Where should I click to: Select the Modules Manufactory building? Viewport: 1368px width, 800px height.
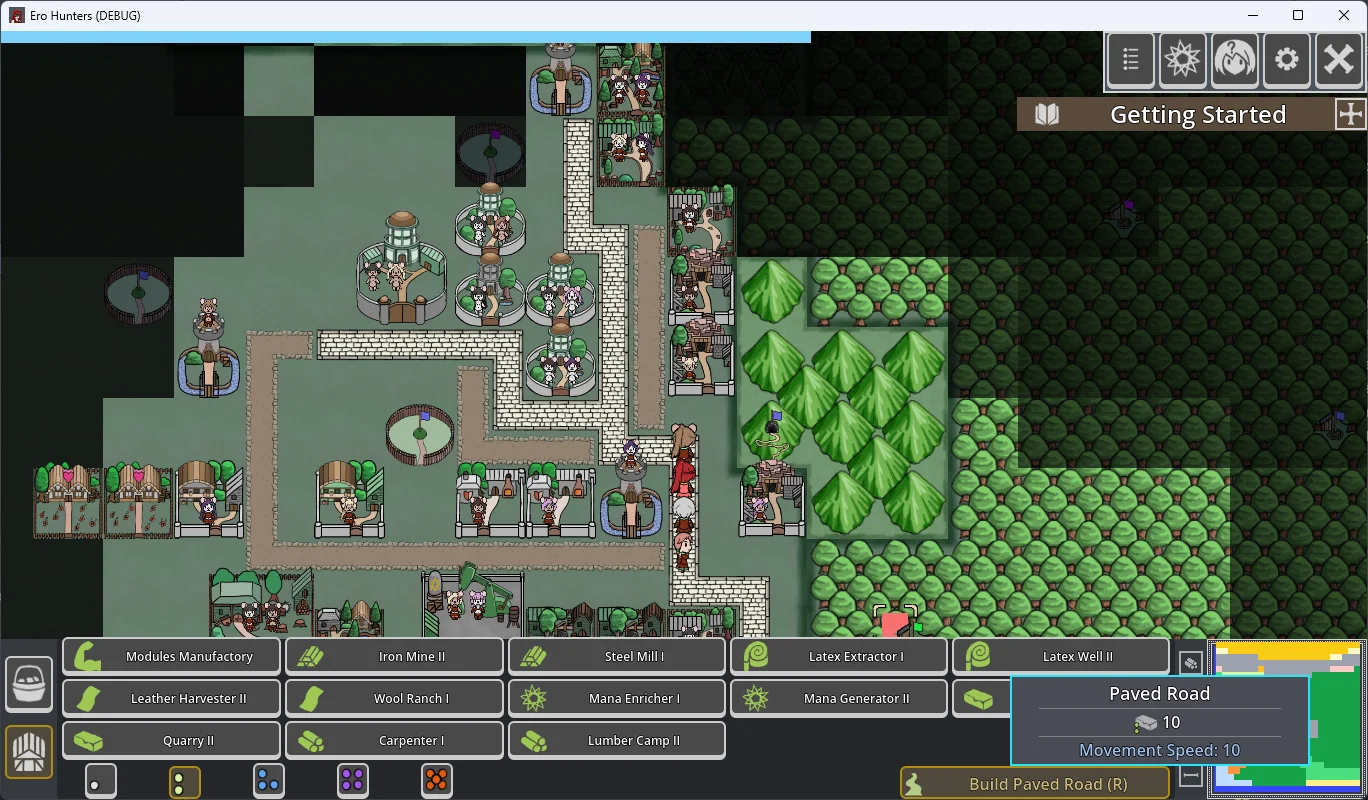point(172,657)
